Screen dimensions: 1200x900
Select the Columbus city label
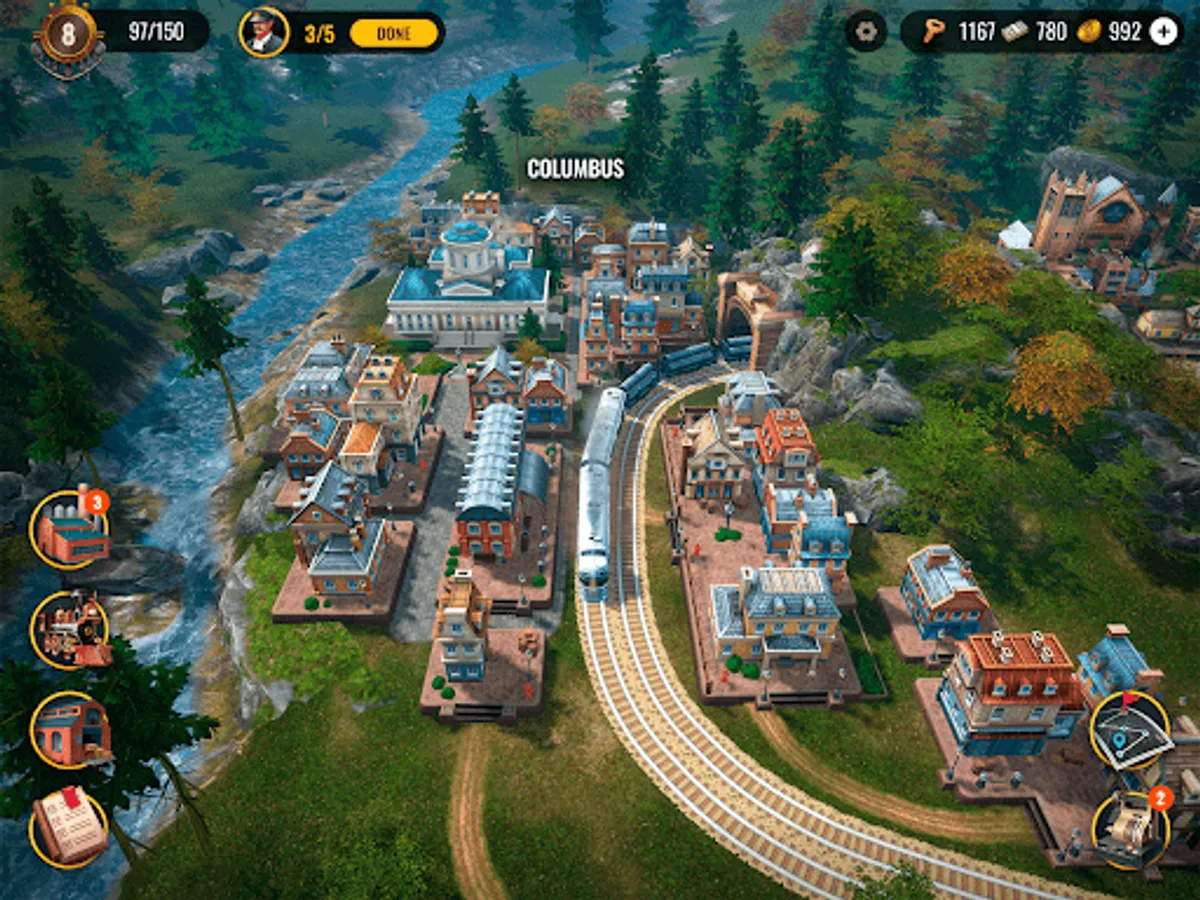(x=575, y=169)
